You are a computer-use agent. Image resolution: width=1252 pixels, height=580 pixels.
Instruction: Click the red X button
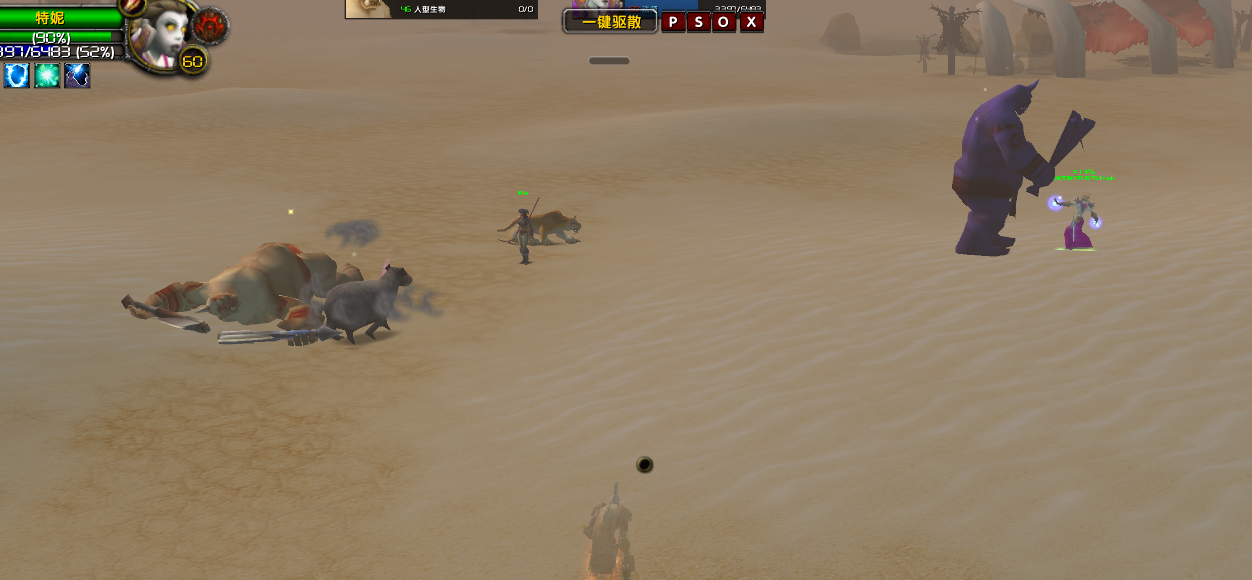point(751,22)
